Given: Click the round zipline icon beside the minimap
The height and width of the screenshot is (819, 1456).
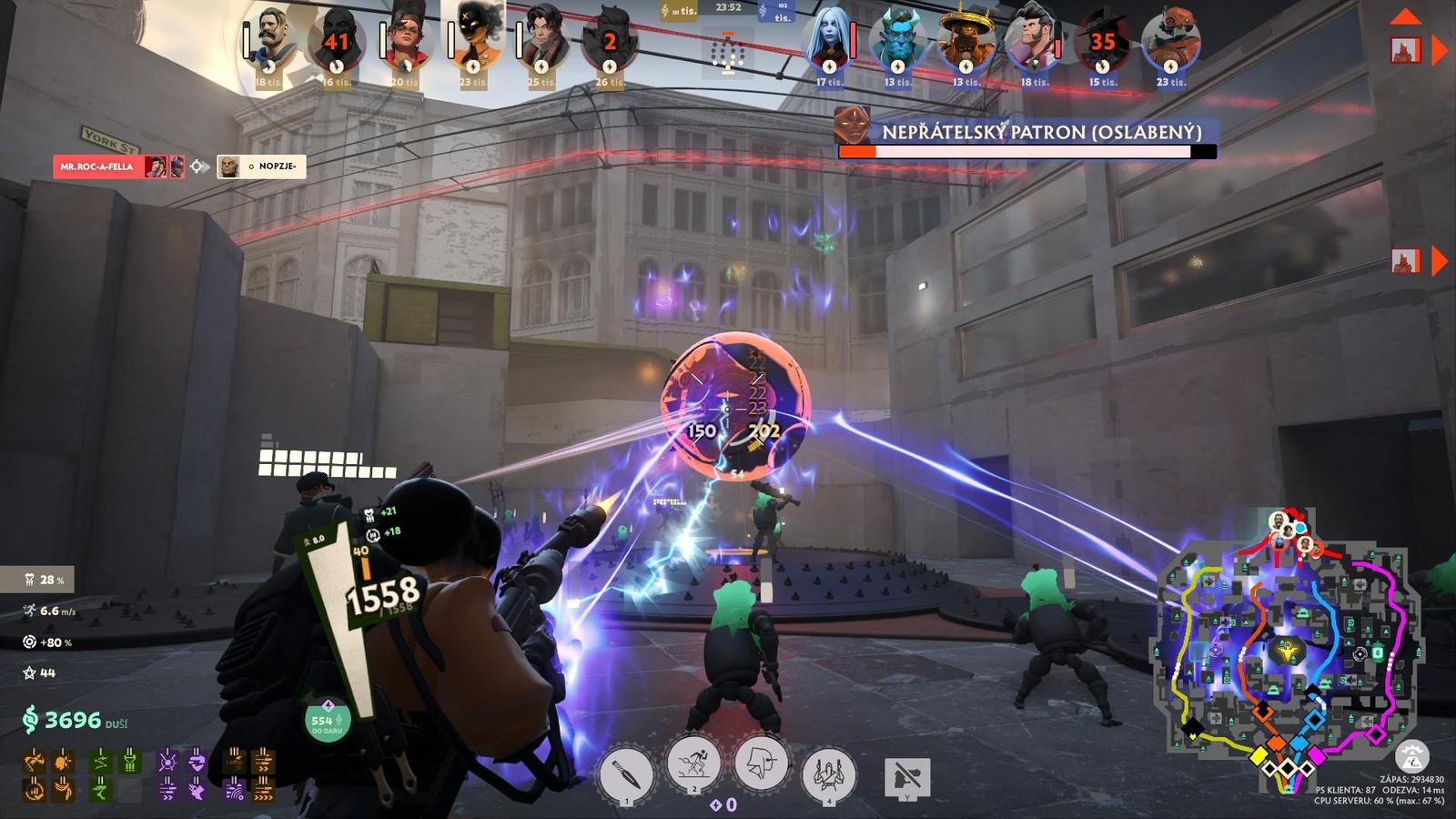Looking at the screenshot, I should (1411, 755).
